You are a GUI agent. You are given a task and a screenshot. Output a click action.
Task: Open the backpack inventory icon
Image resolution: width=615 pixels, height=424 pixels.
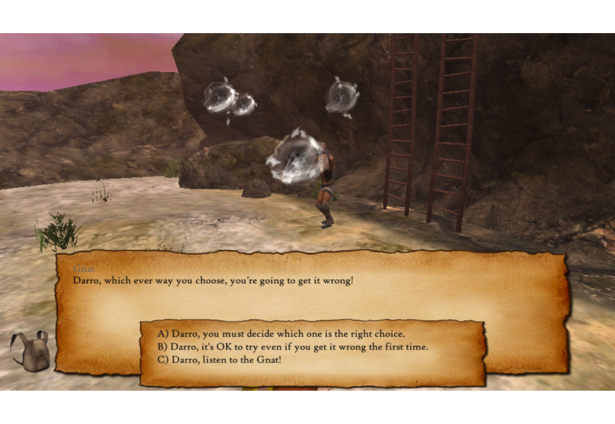pos(29,352)
